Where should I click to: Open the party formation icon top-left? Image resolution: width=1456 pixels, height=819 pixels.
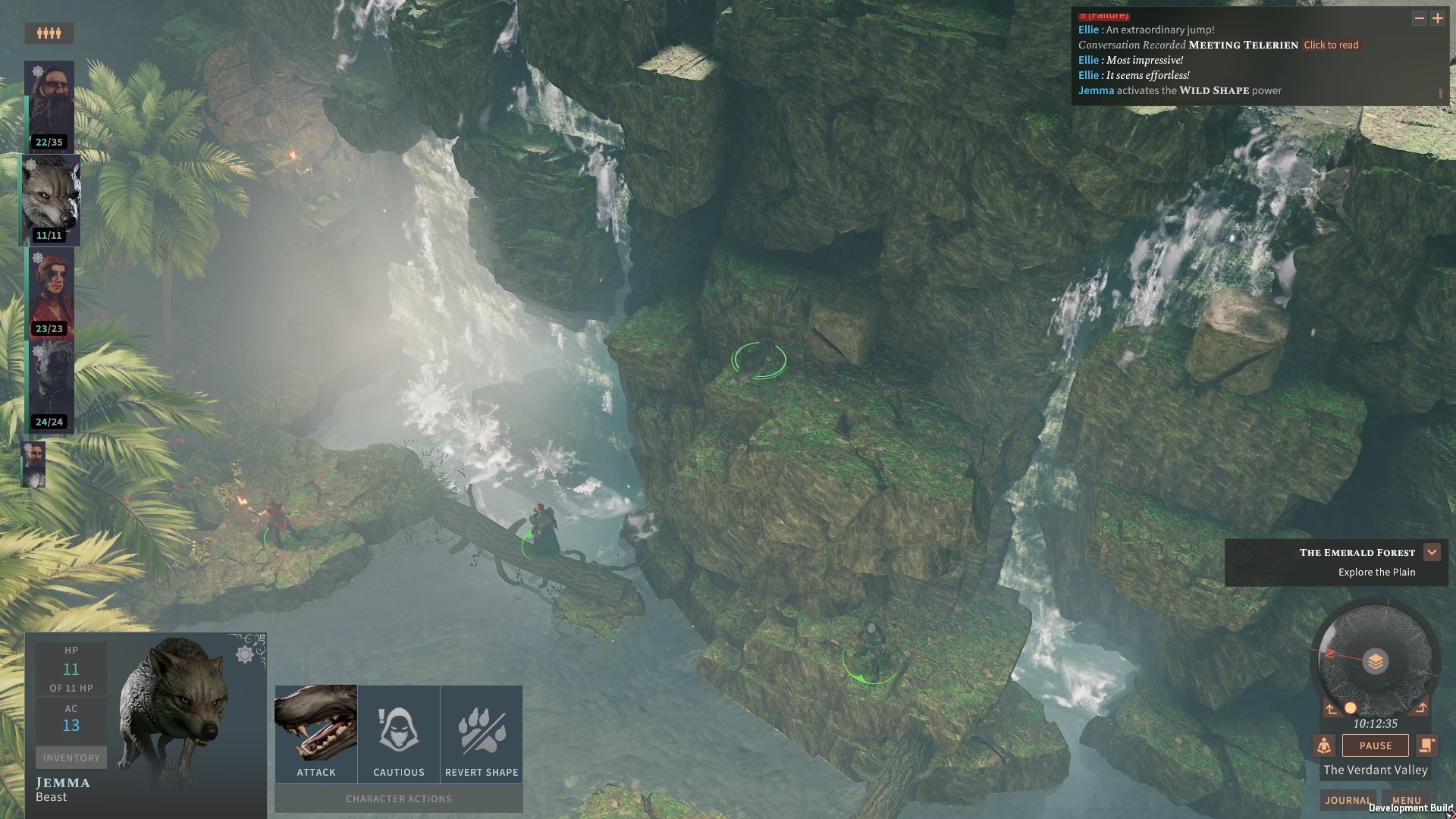[x=49, y=33]
